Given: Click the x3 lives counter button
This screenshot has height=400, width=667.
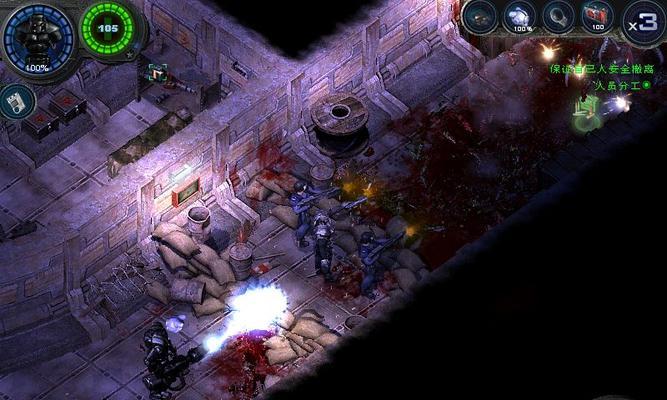Looking at the screenshot, I should click(642, 20).
